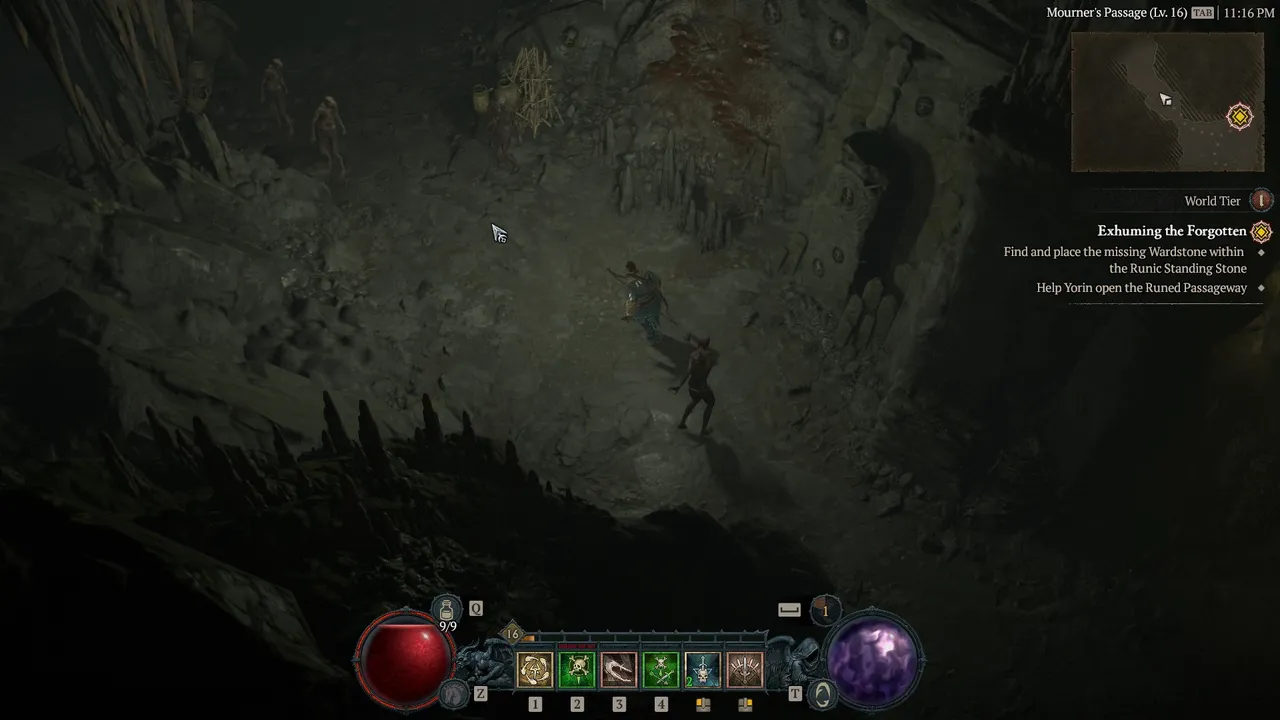Image resolution: width=1280 pixels, height=720 pixels.
Task: Click the Find and place missing Wardstone objective
Action: [1124, 260]
